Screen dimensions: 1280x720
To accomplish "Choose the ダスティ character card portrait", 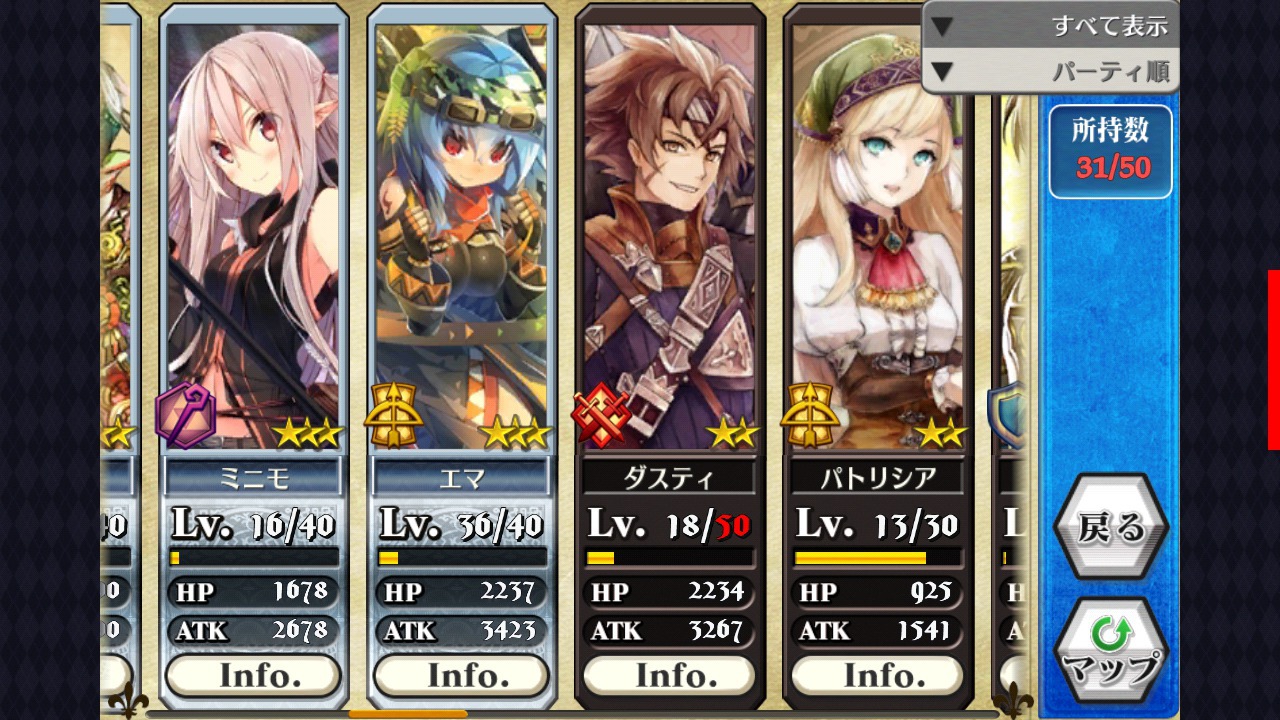I will point(669,230).
